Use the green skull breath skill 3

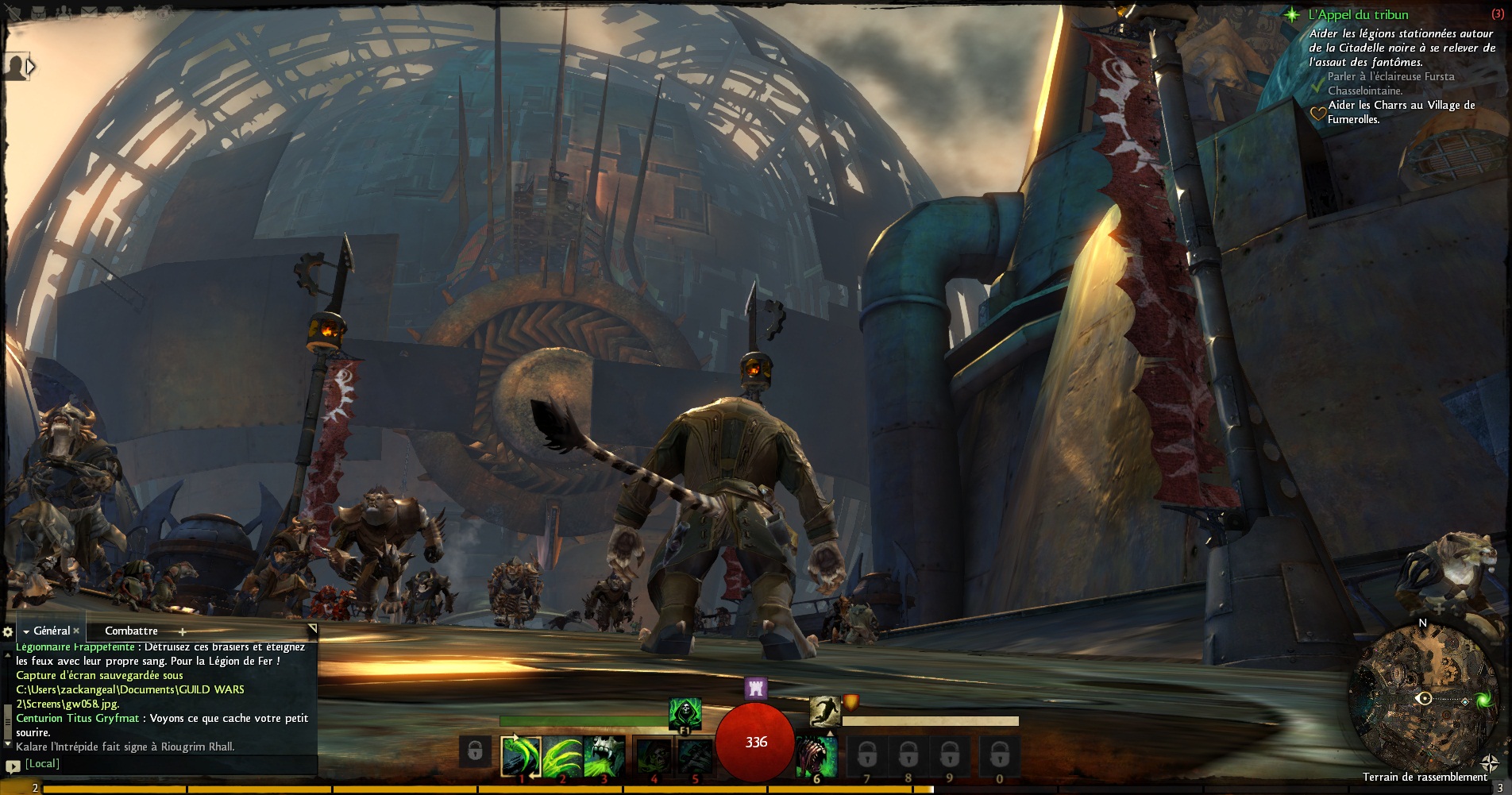(x=604, y=755)
